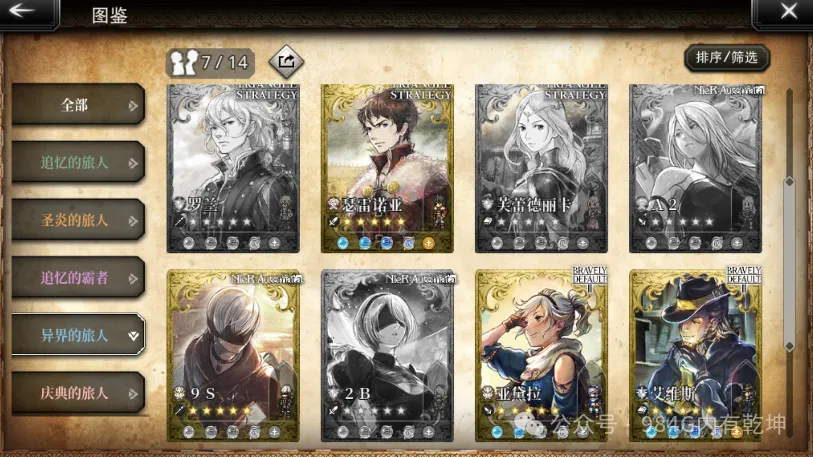The width and height of the screenshot is (813, 457).
Task: Choose the A2 character card
Action: click(x=695, y=167)
